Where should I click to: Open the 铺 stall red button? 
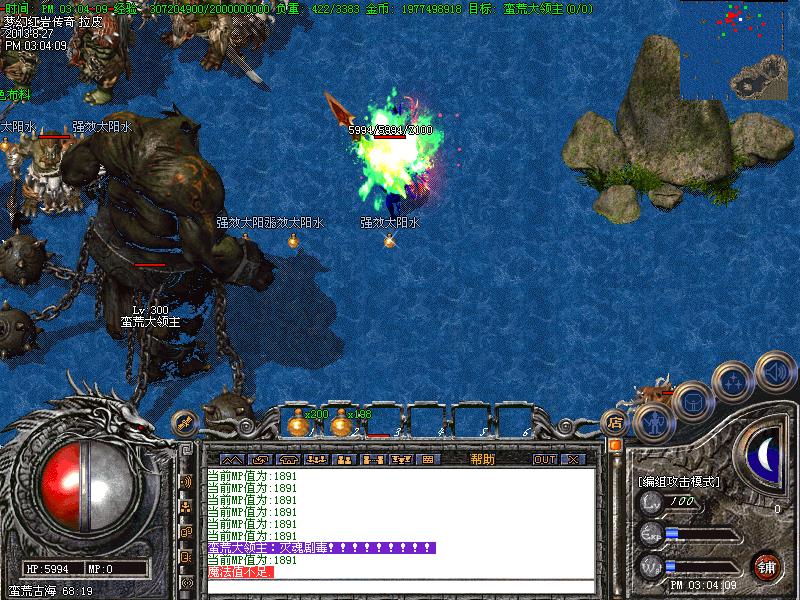coord(767,566)
